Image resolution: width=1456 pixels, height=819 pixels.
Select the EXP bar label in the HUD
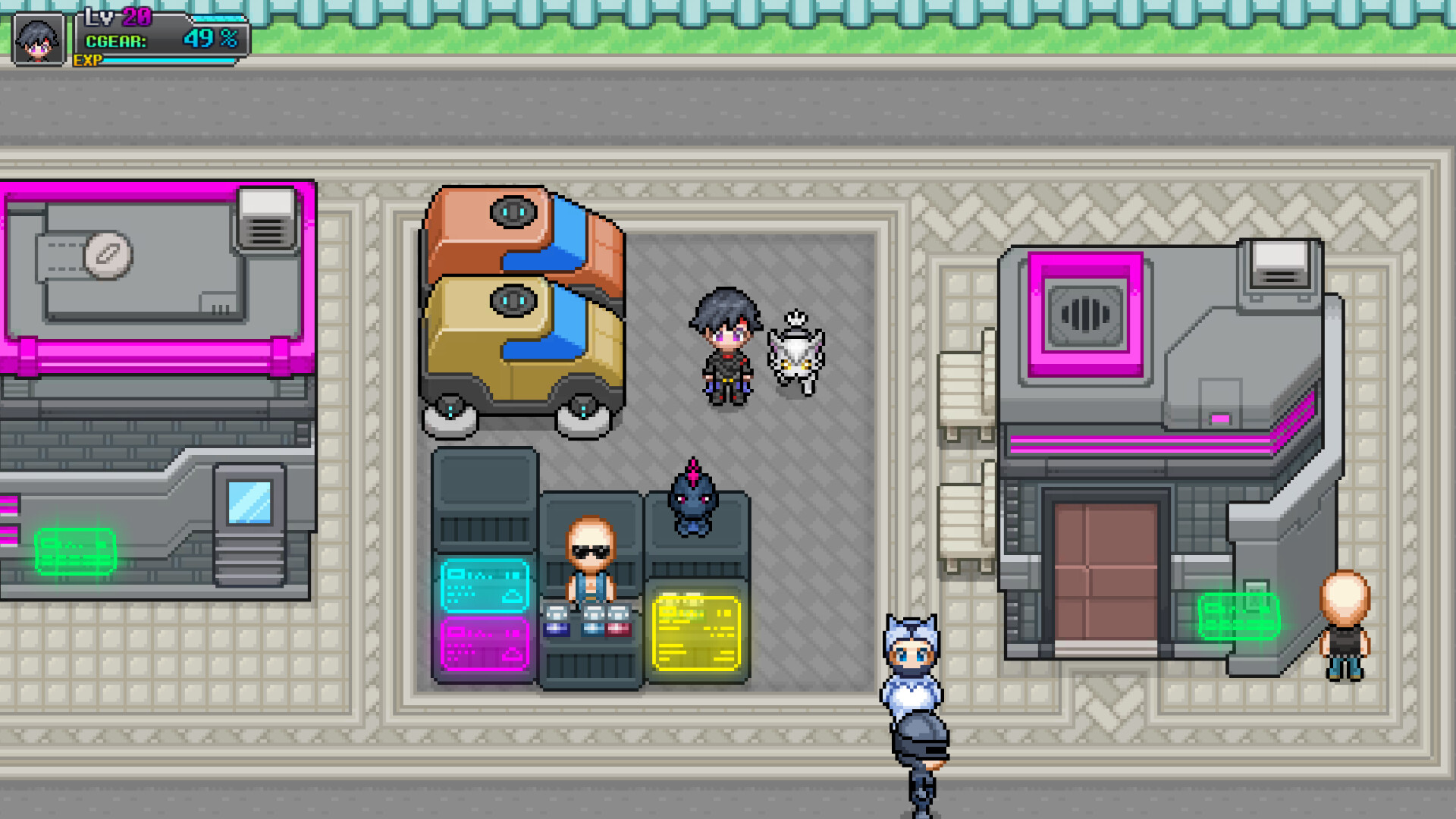click(x=86, y=59)
